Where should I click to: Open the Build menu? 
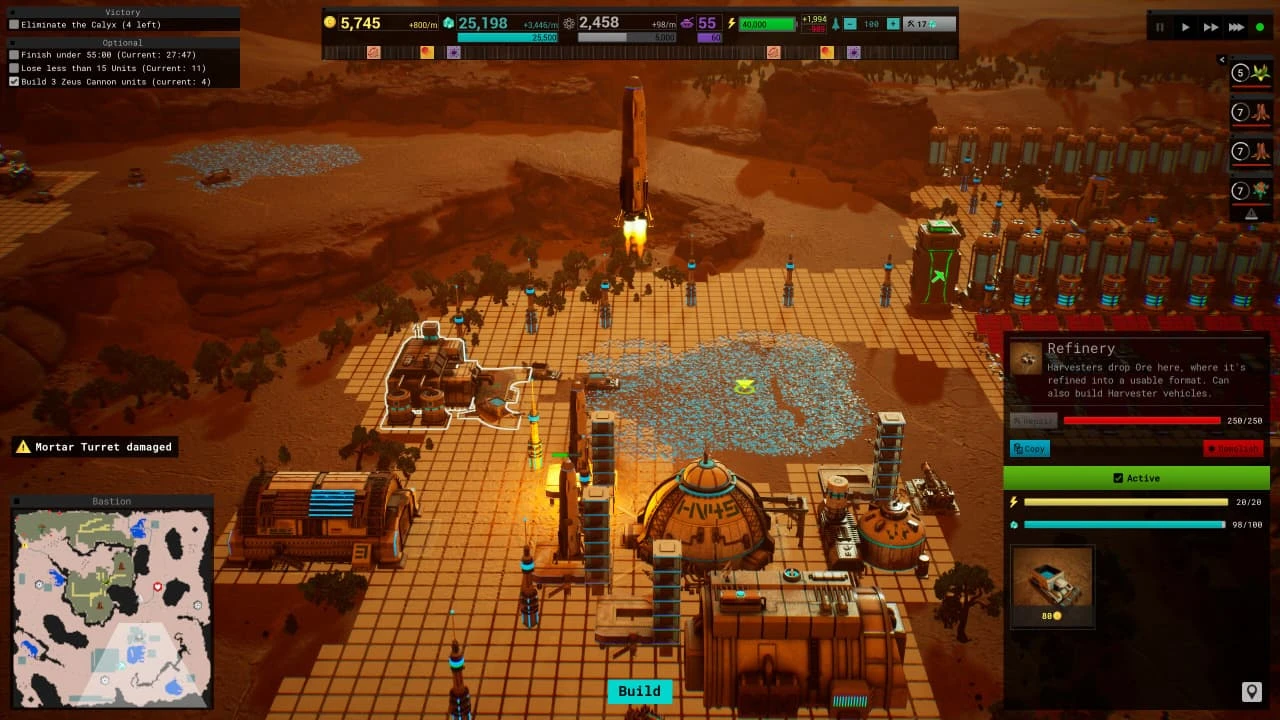click(639, 691)
